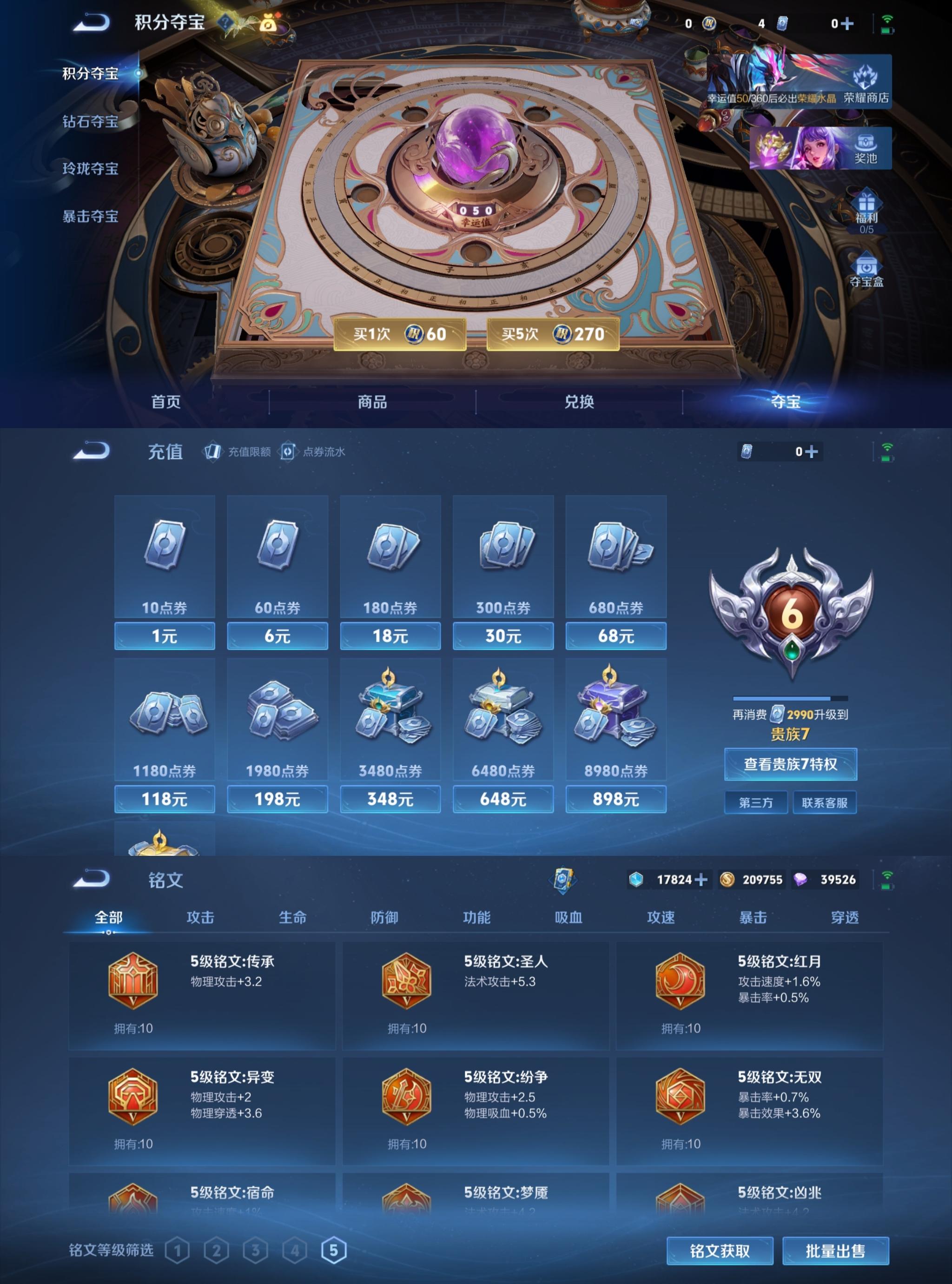Click the 买5次 270 purchase button
952x1284 pixels.
[x=554, y=333]
